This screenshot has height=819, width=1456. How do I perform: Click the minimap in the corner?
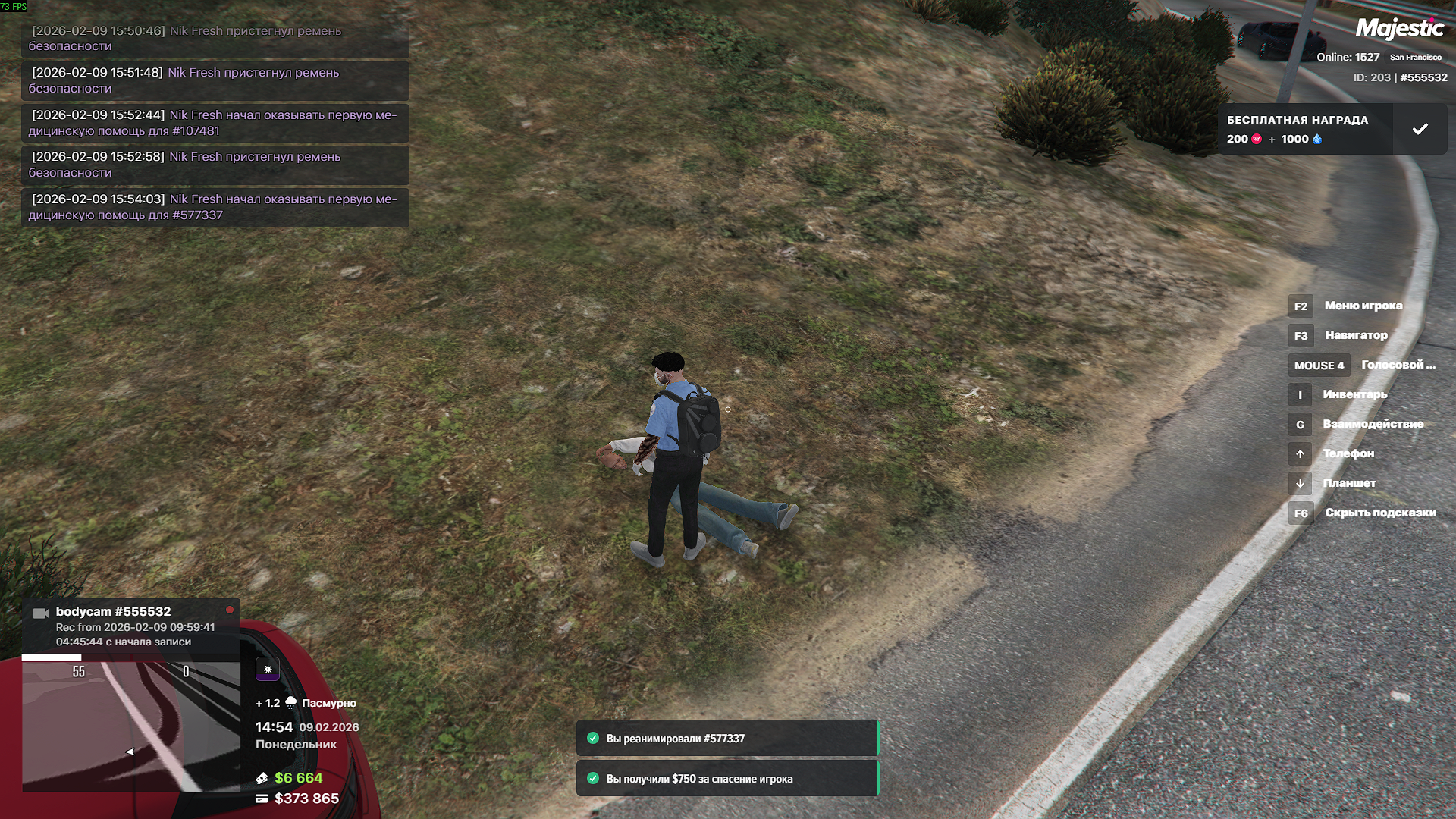[x=130, y=725]
